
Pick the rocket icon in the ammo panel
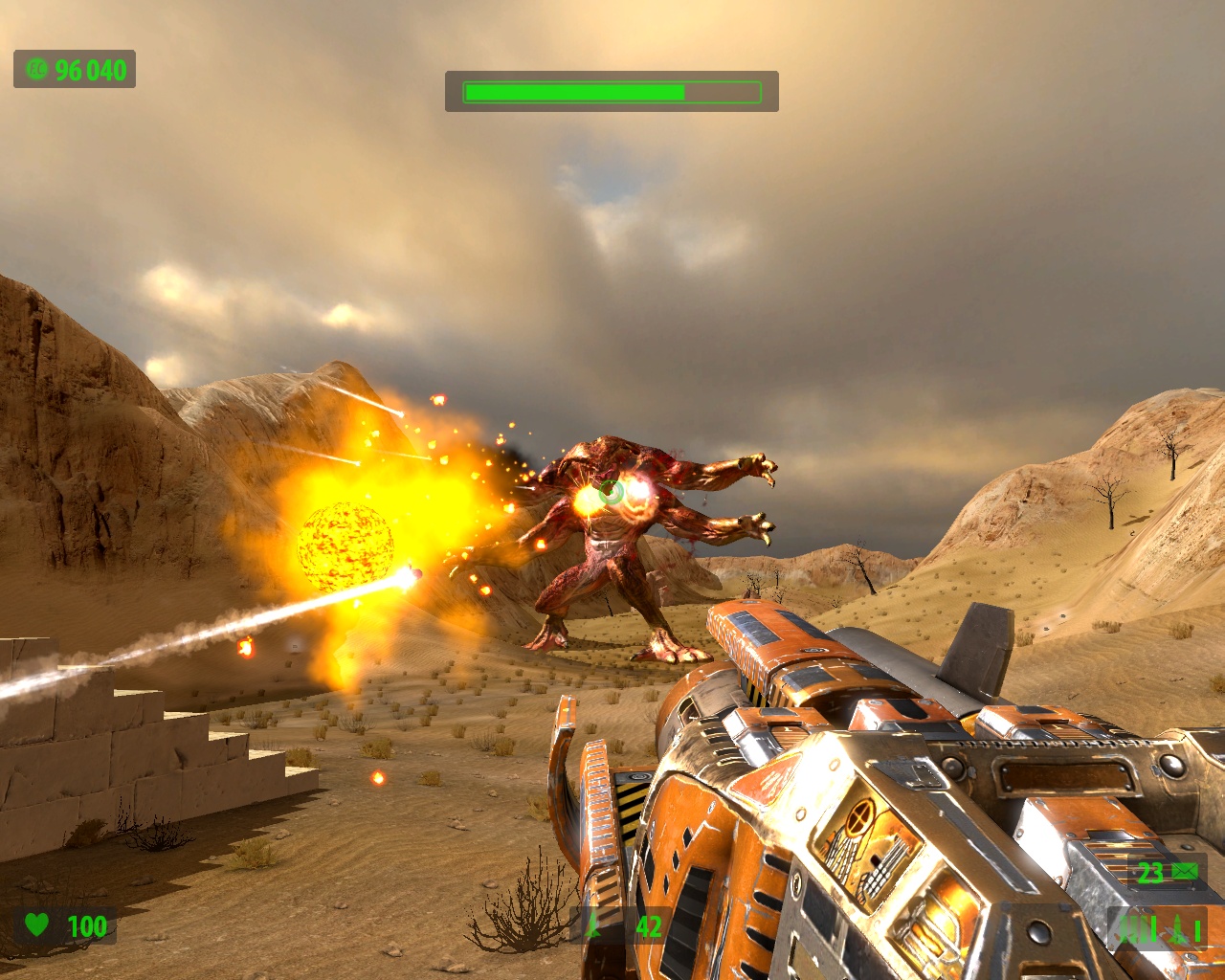(x=1179, y=928)
